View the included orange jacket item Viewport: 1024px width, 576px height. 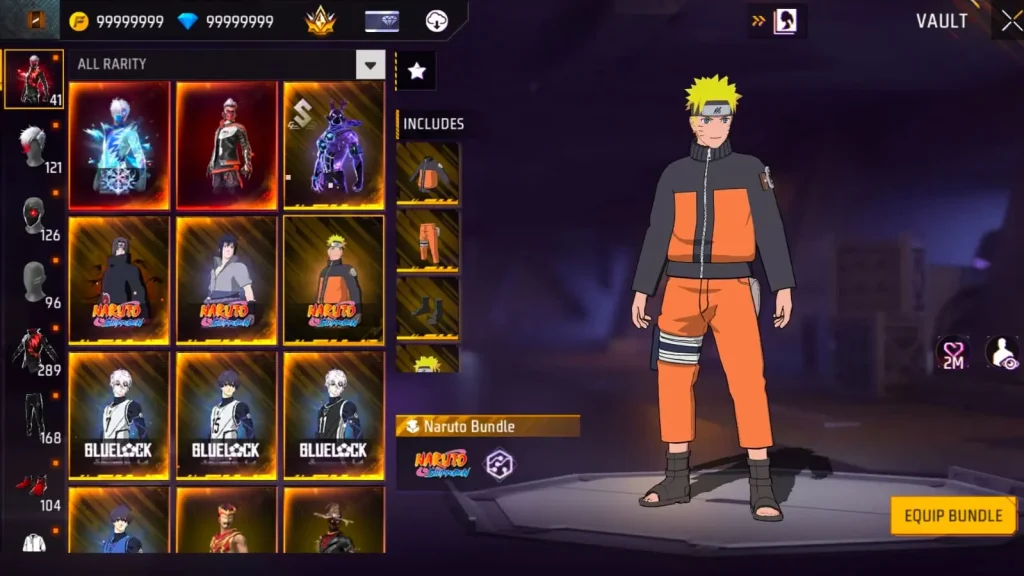427,172
